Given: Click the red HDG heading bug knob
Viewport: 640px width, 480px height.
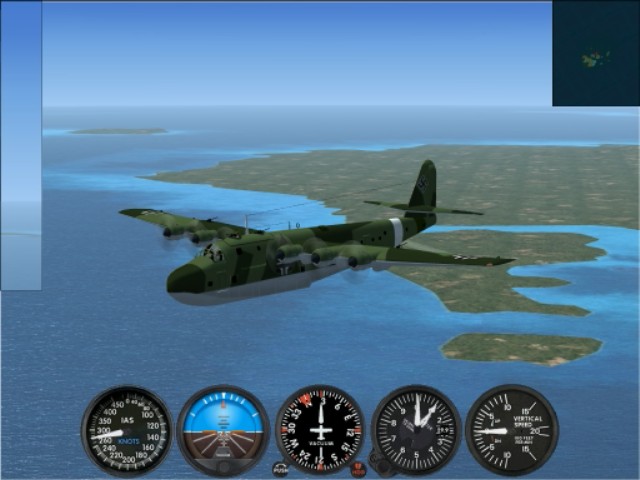Looking at the screenshot, I should [358, 468].
